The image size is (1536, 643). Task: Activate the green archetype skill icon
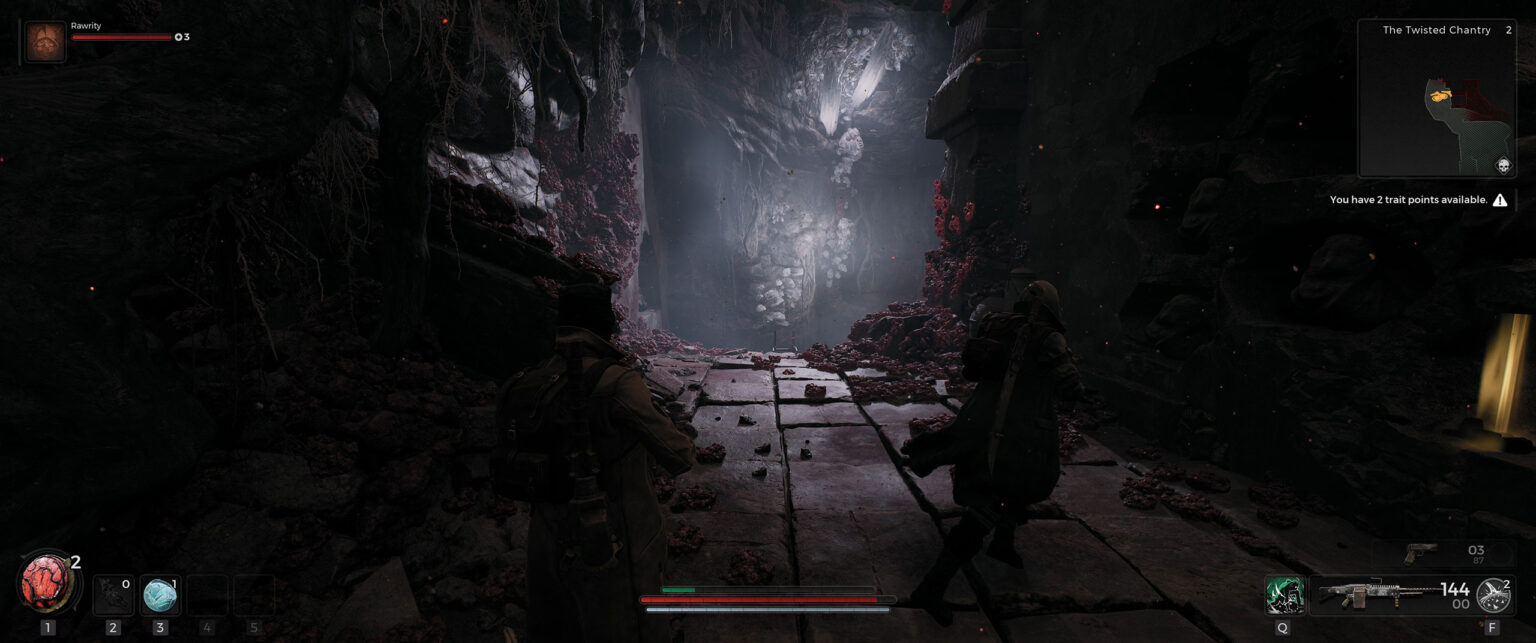point(1283,594)
